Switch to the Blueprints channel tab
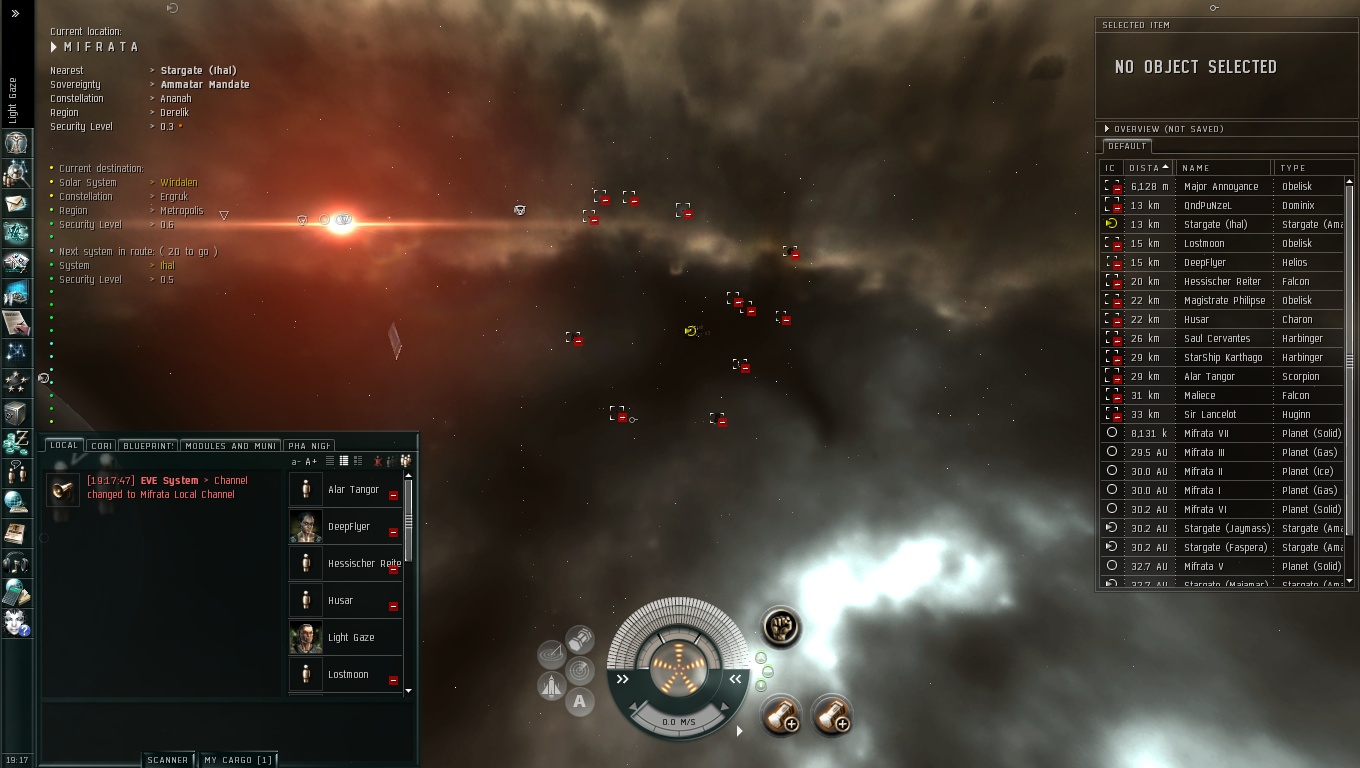The height and width of the screenshot is (768, 1360). [x=148, y=446]
